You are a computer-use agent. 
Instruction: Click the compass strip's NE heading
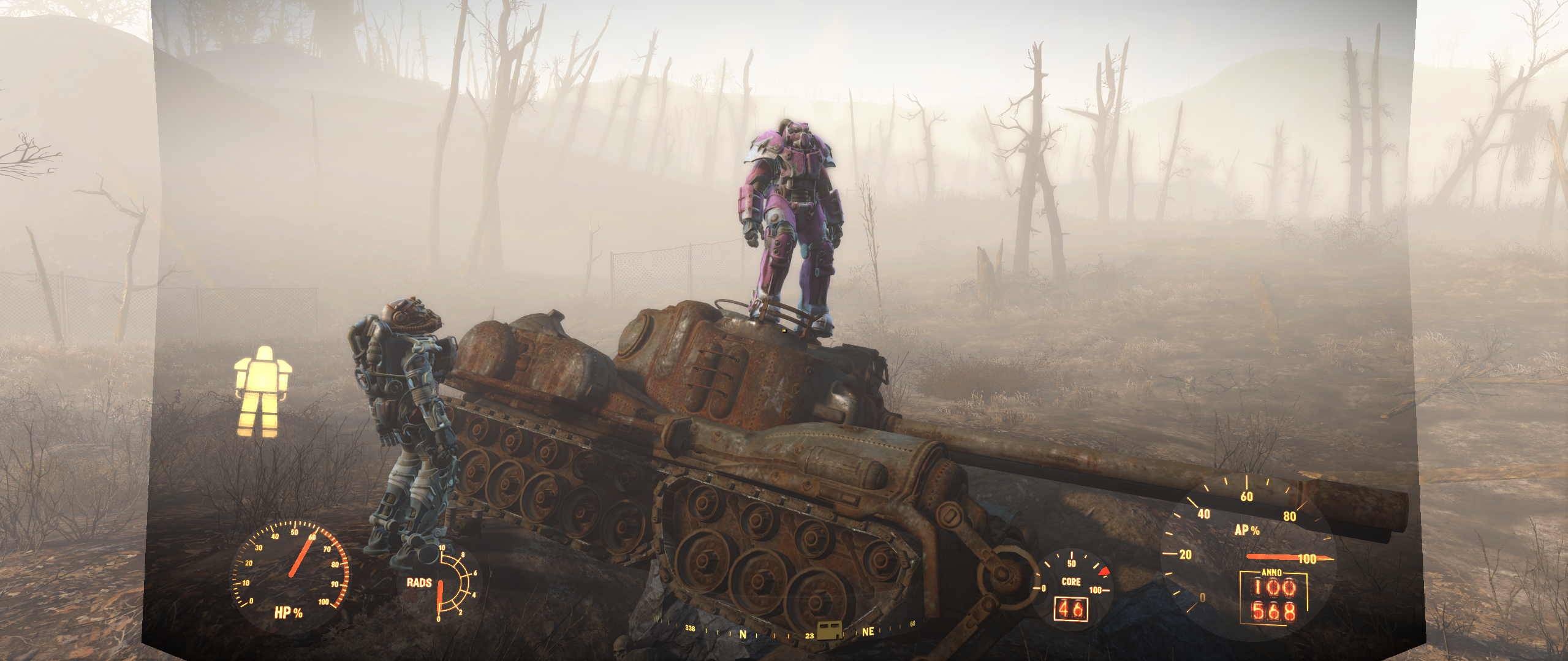[x=868, y=632]
